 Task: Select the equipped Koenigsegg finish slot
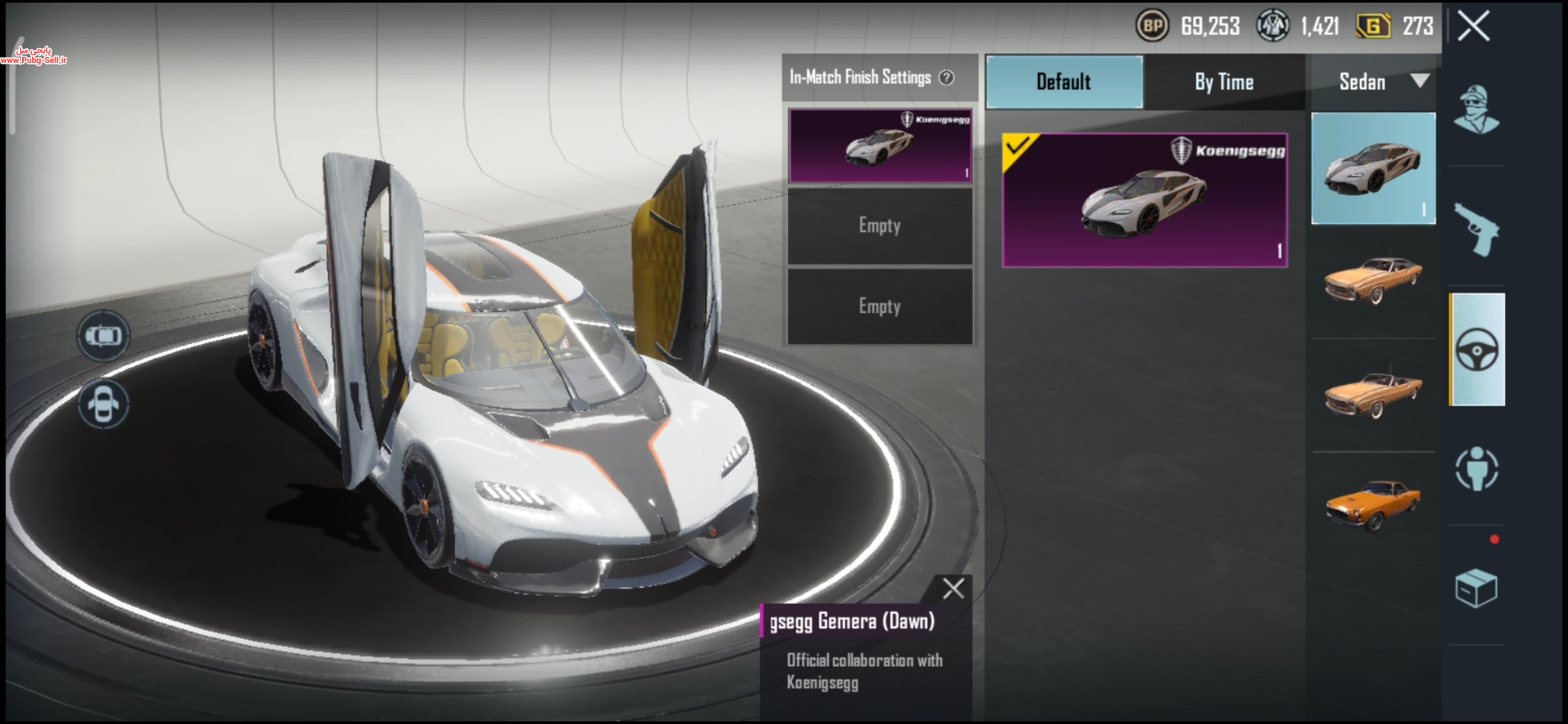click(880, 145)
